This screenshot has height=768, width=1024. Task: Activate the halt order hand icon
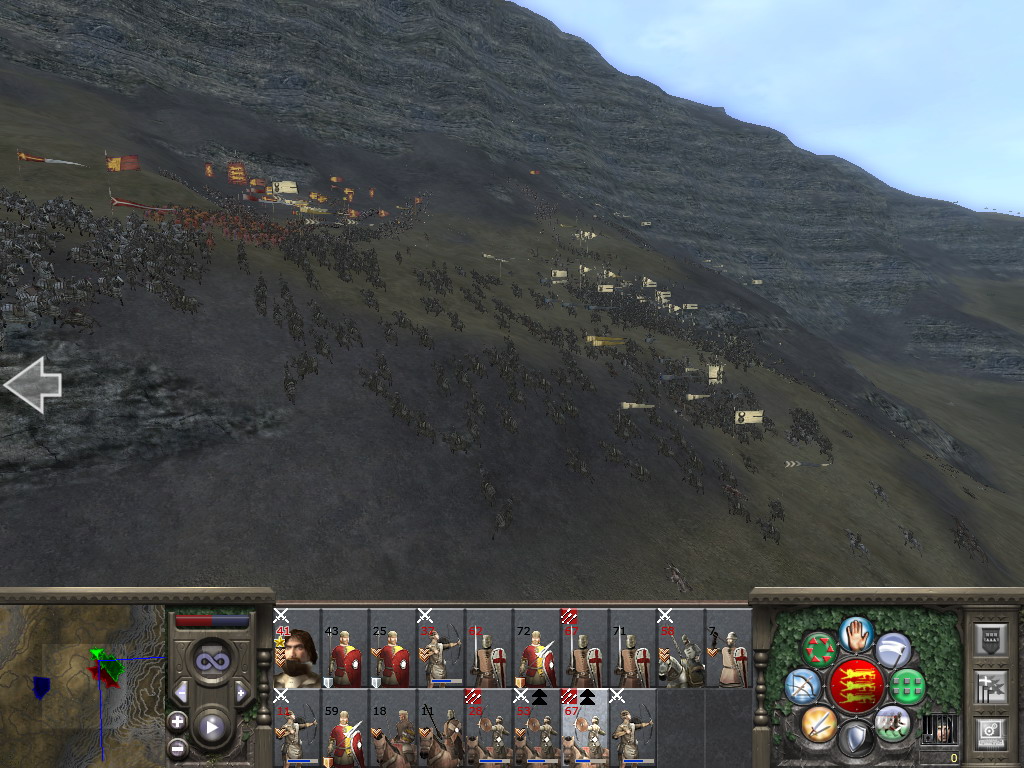coord(857,633)
